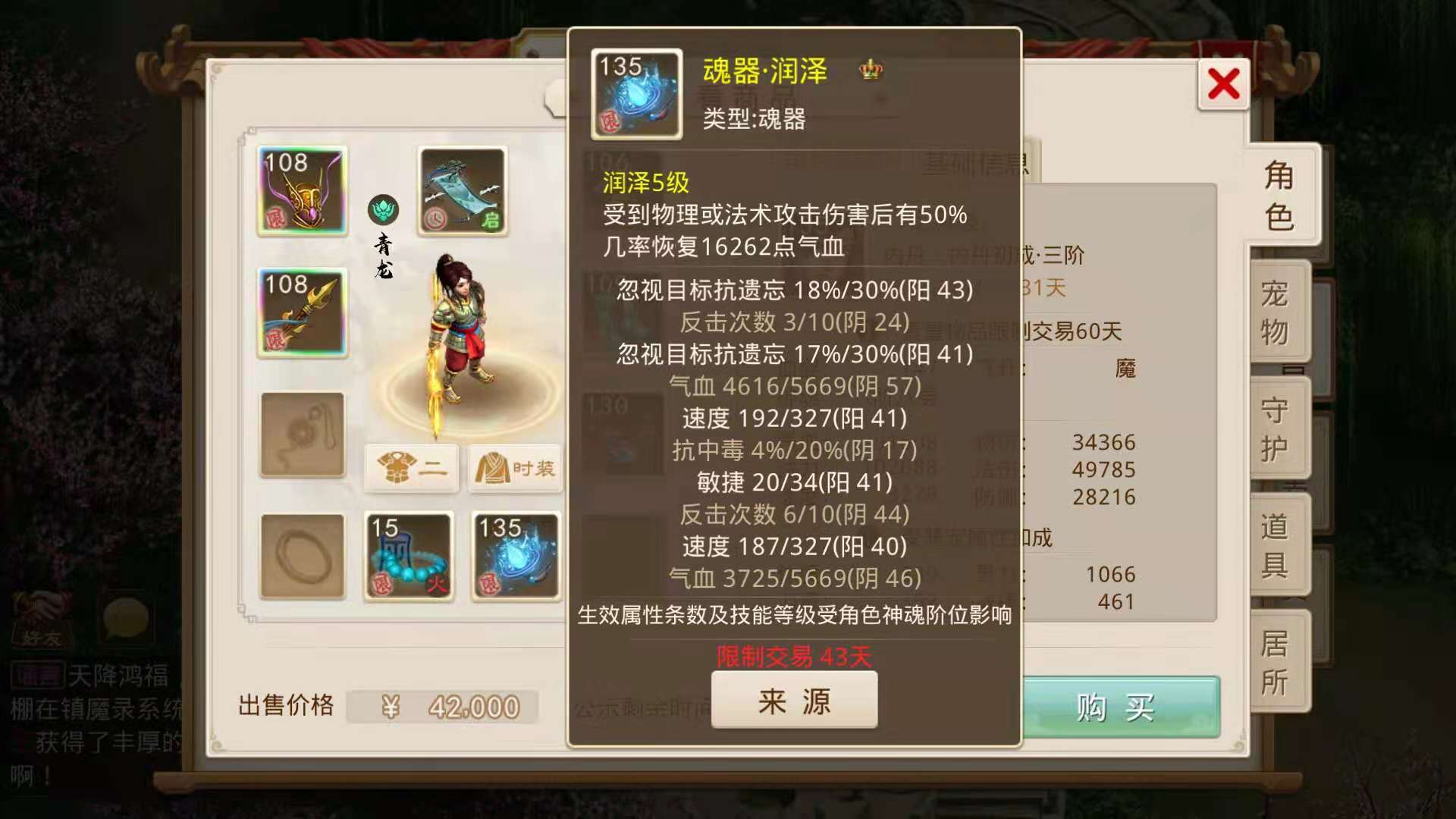View the 启 scroll equipment icon
Viewport: 1456px width, 819px height.
463,190
